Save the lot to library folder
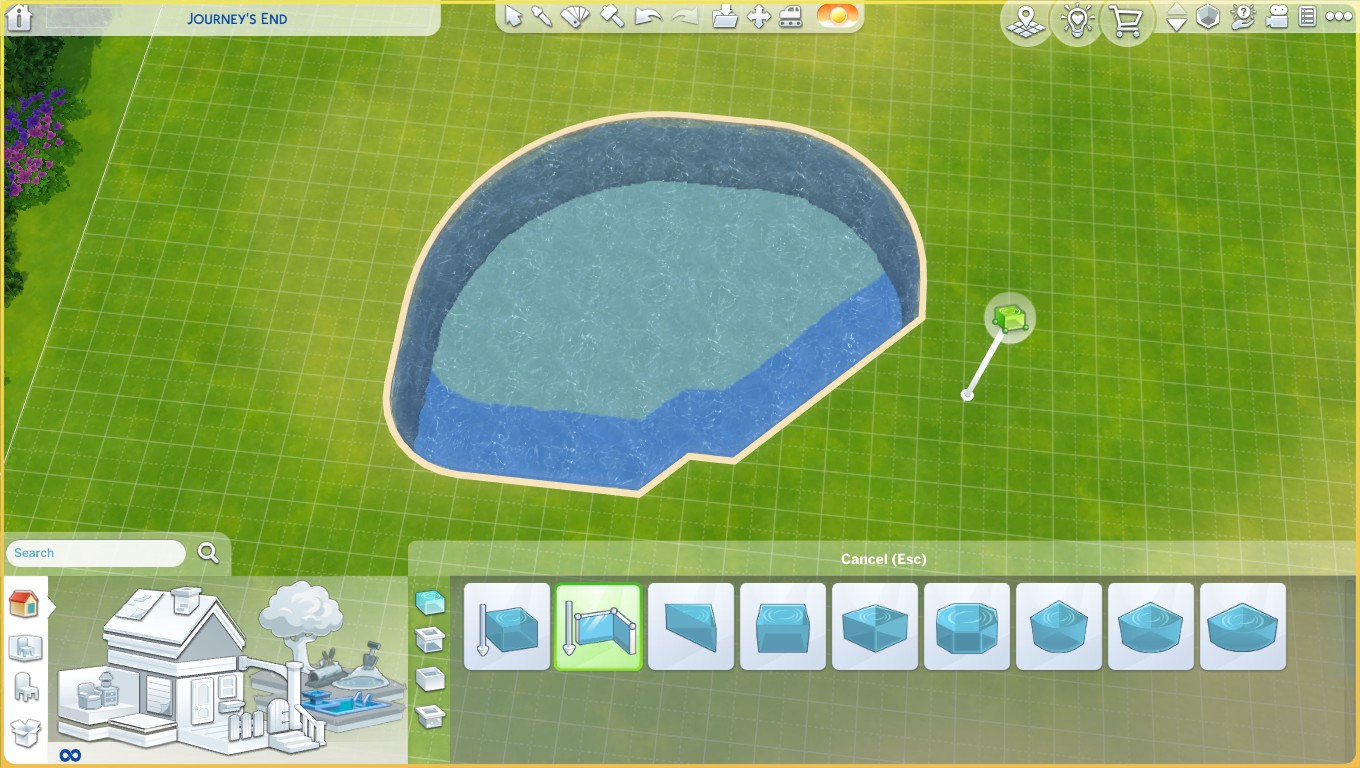Image resolution: width=1360 pixels, height=768 pixels. click(725, 16)
